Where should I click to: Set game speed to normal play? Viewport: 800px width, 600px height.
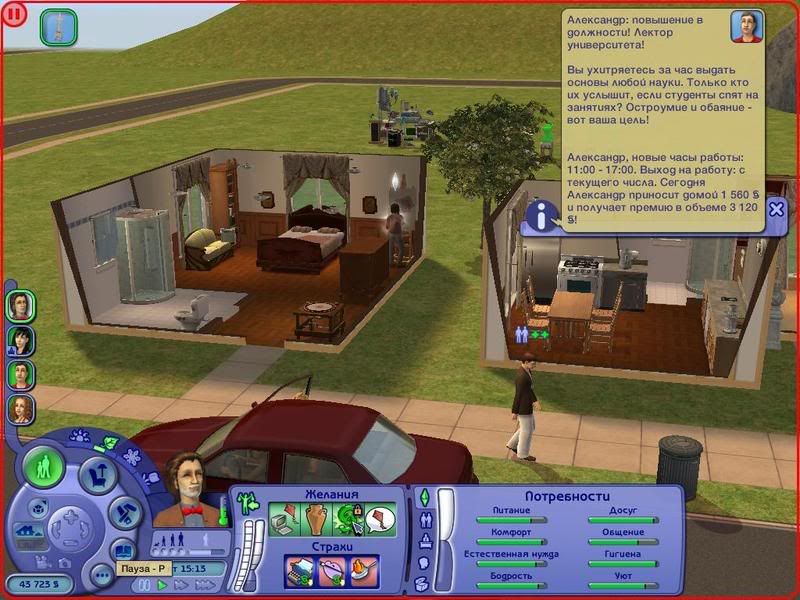162,584
